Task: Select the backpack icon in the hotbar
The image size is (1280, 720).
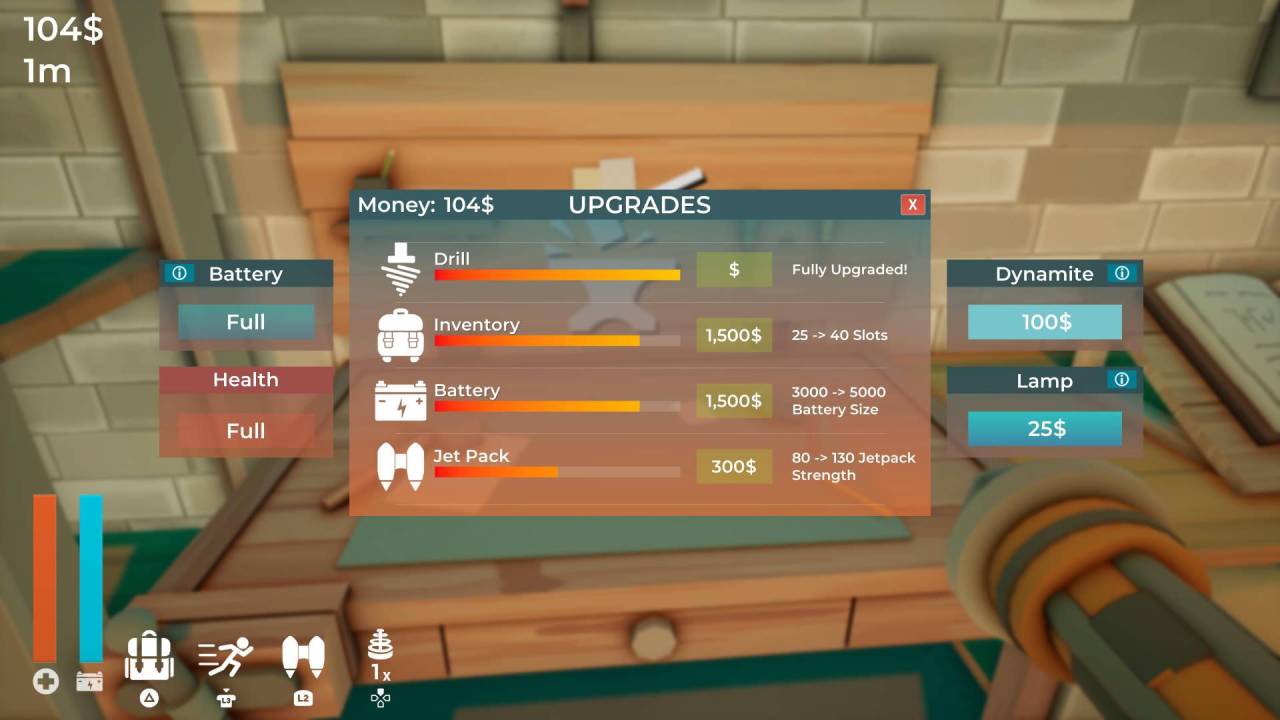Action: tap(149, 658)
